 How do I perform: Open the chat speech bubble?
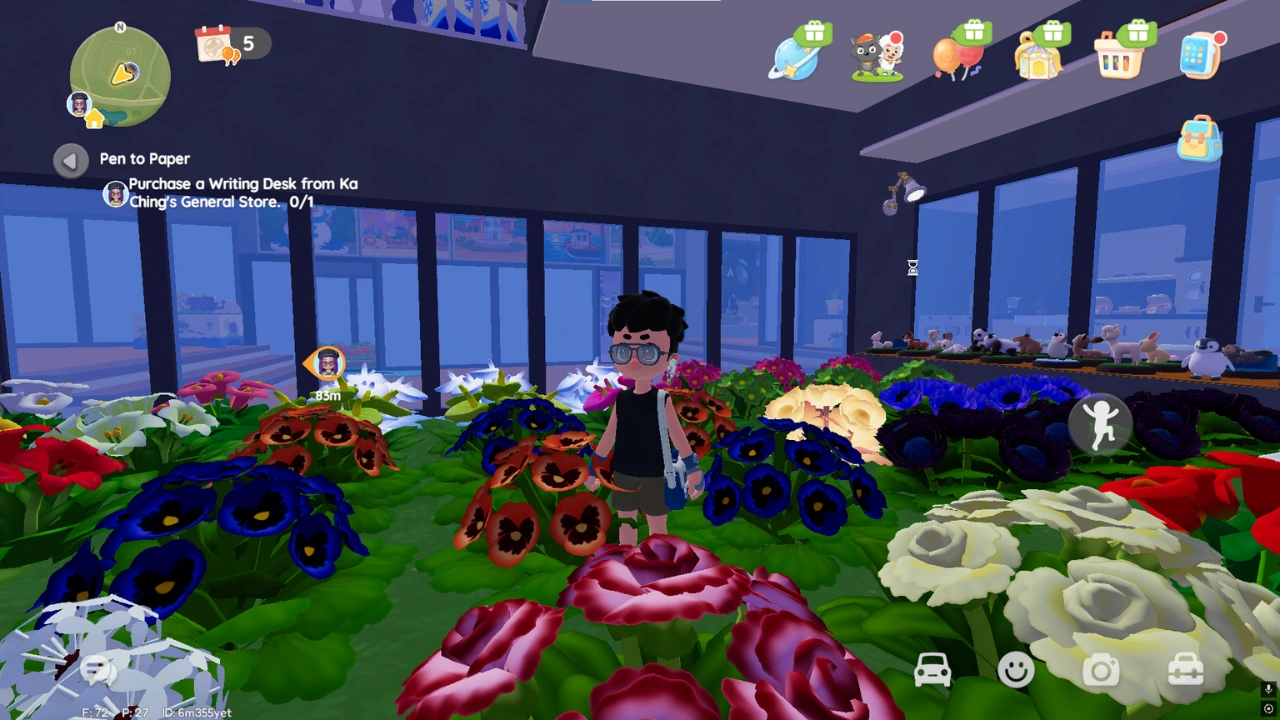97,671
